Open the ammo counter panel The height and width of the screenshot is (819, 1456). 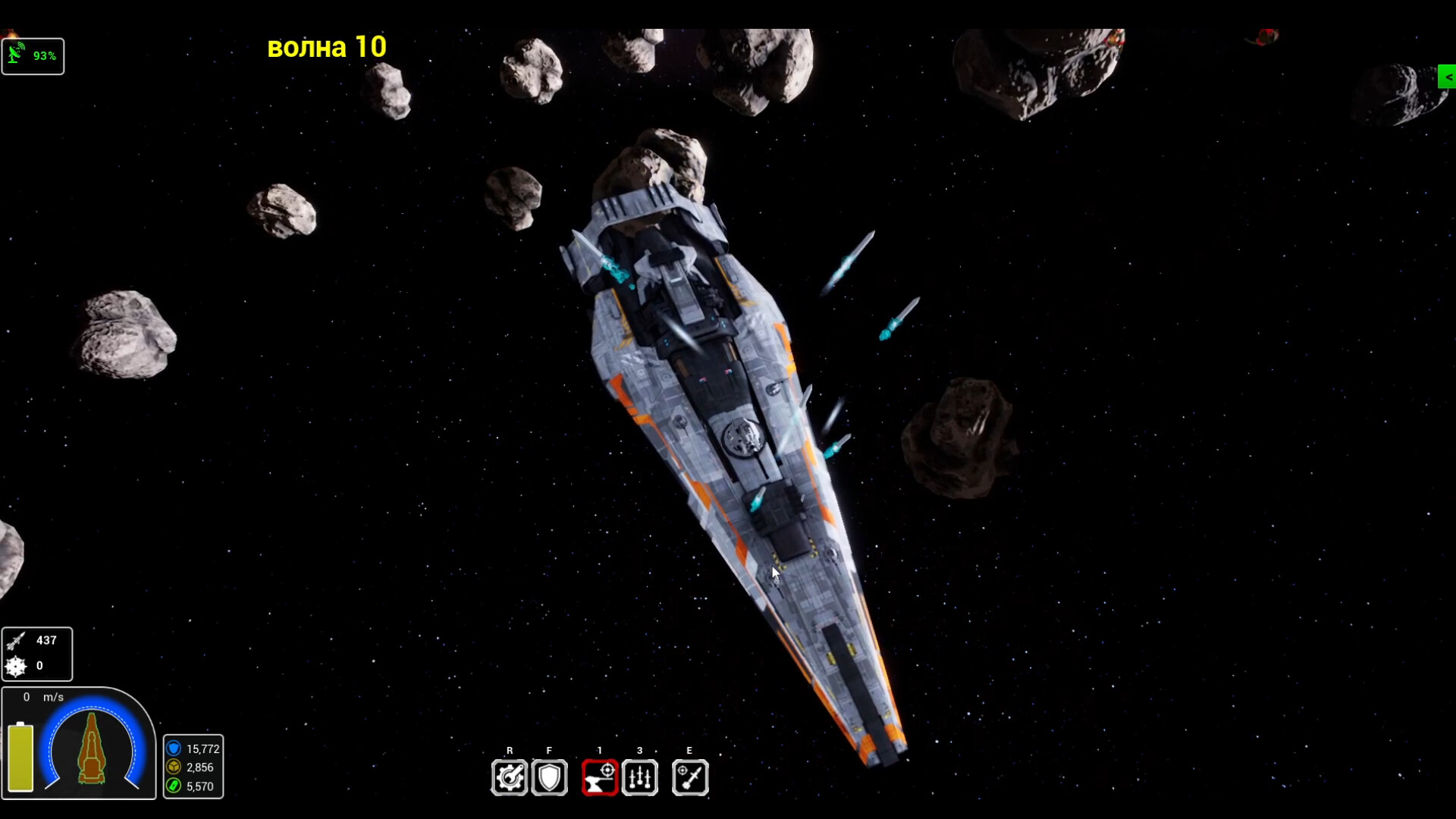click(38, 654)
